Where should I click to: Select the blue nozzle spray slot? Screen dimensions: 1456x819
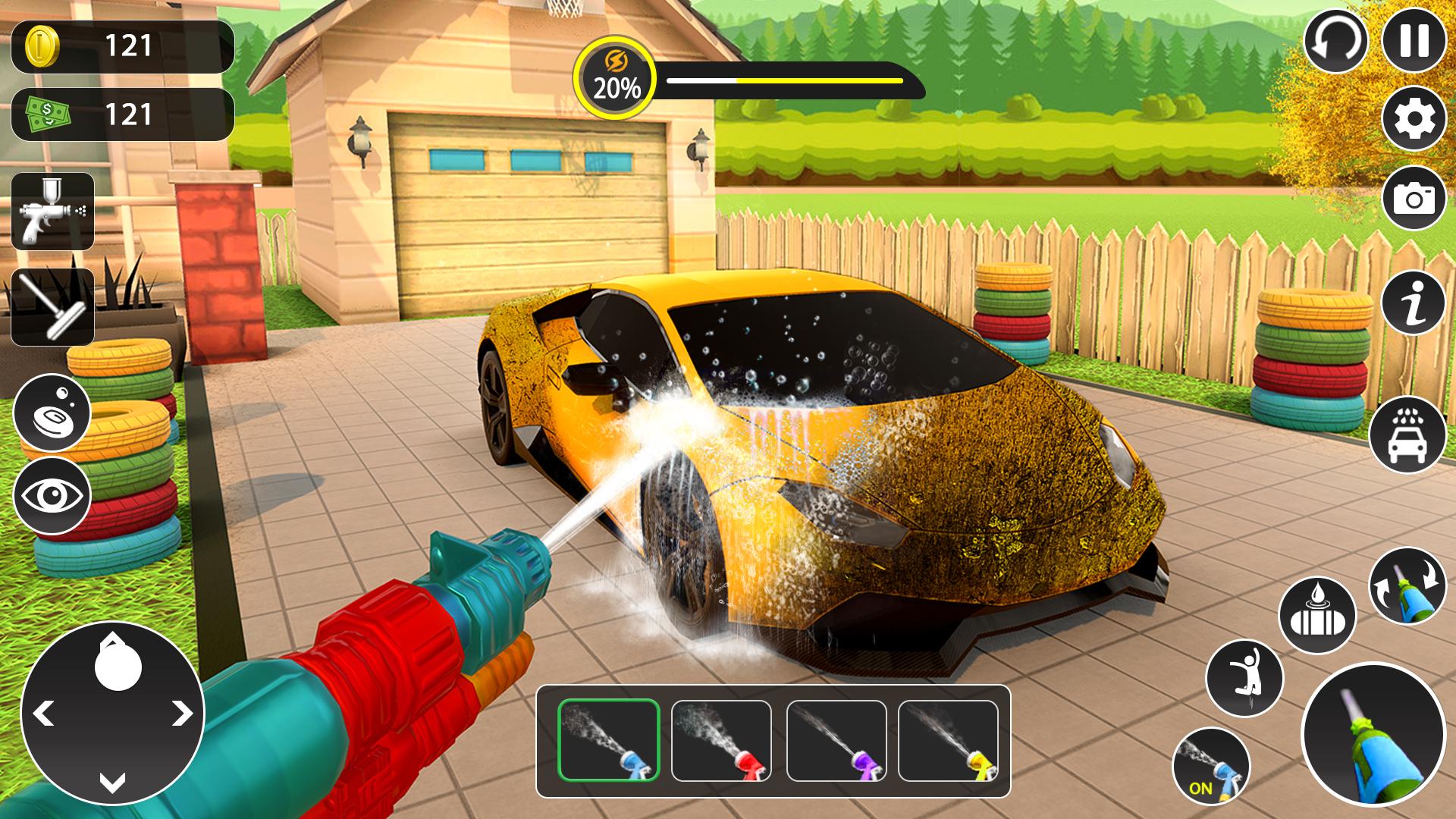[609, 740]
